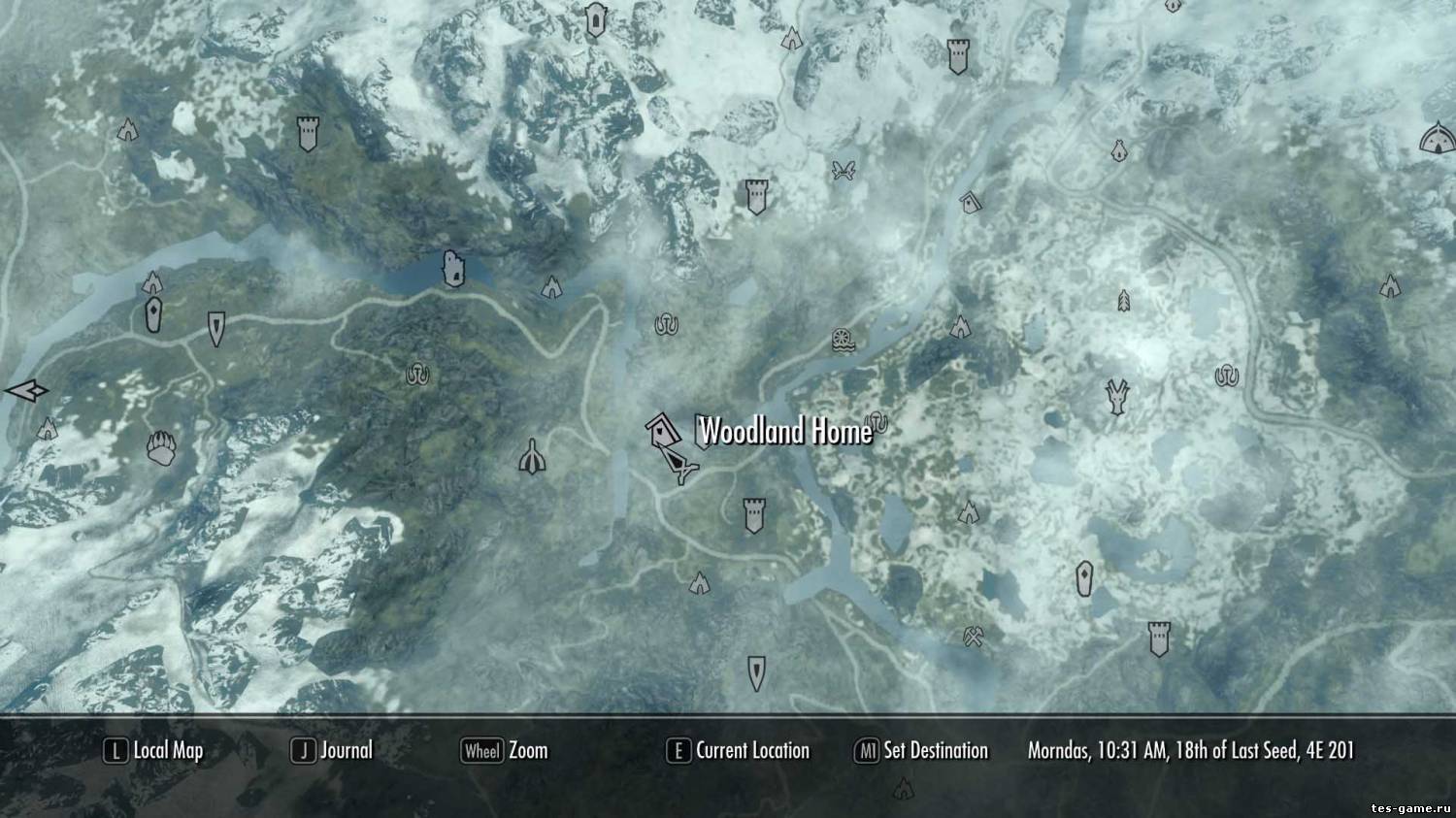Select the player position arrow marker
1456x818 pixels.
point(683,472)
